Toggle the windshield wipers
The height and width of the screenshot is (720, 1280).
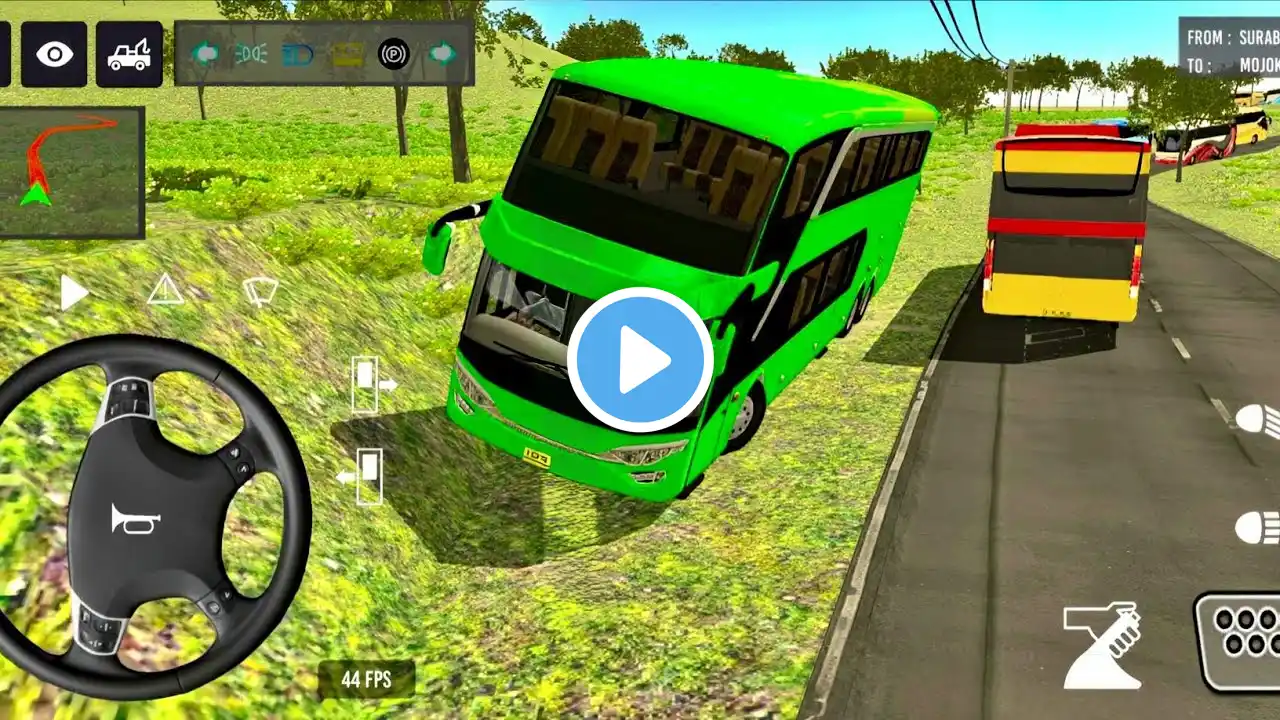(260, 291)
